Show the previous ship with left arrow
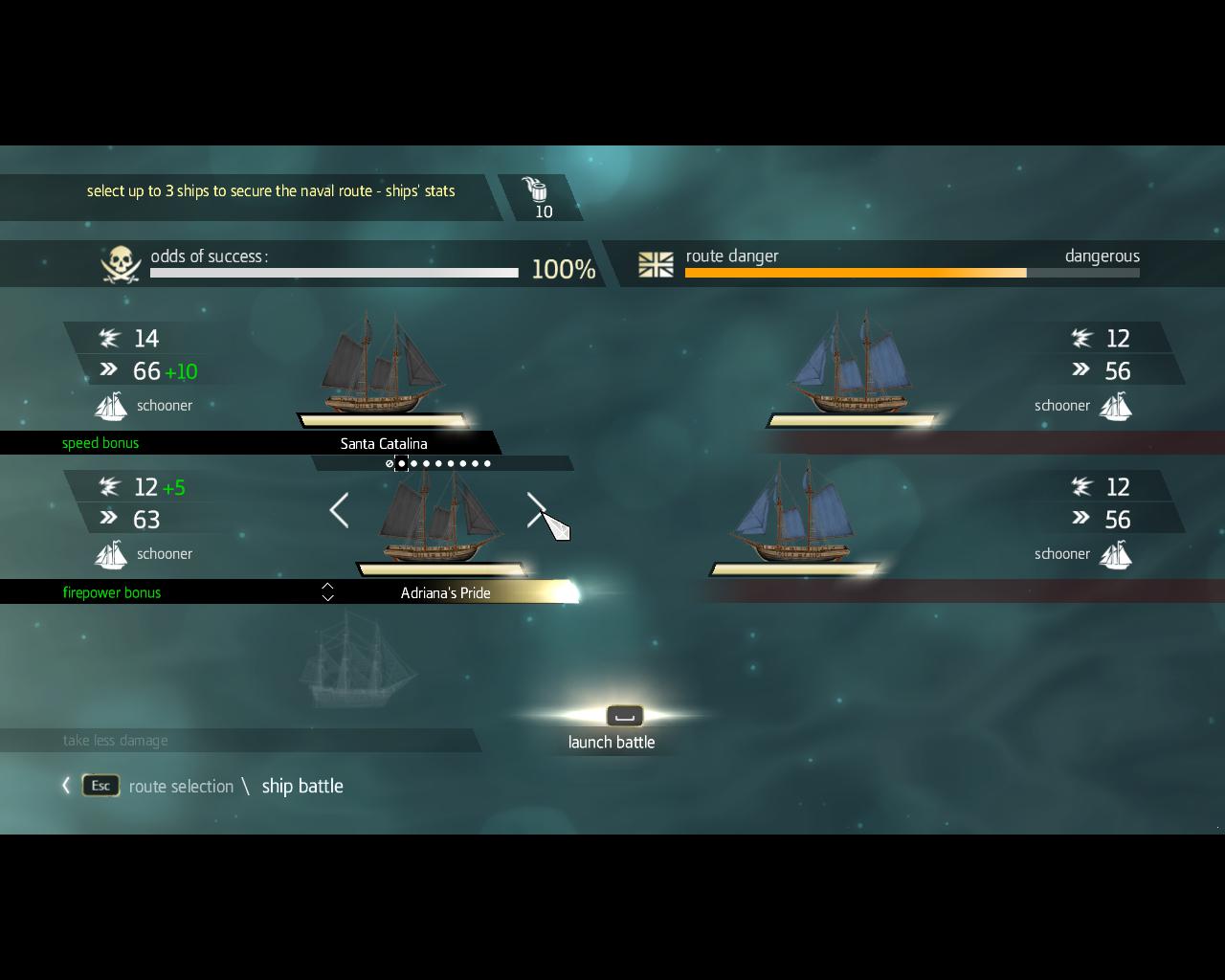This screenshot has height=980, width=1225. point(339,510)
